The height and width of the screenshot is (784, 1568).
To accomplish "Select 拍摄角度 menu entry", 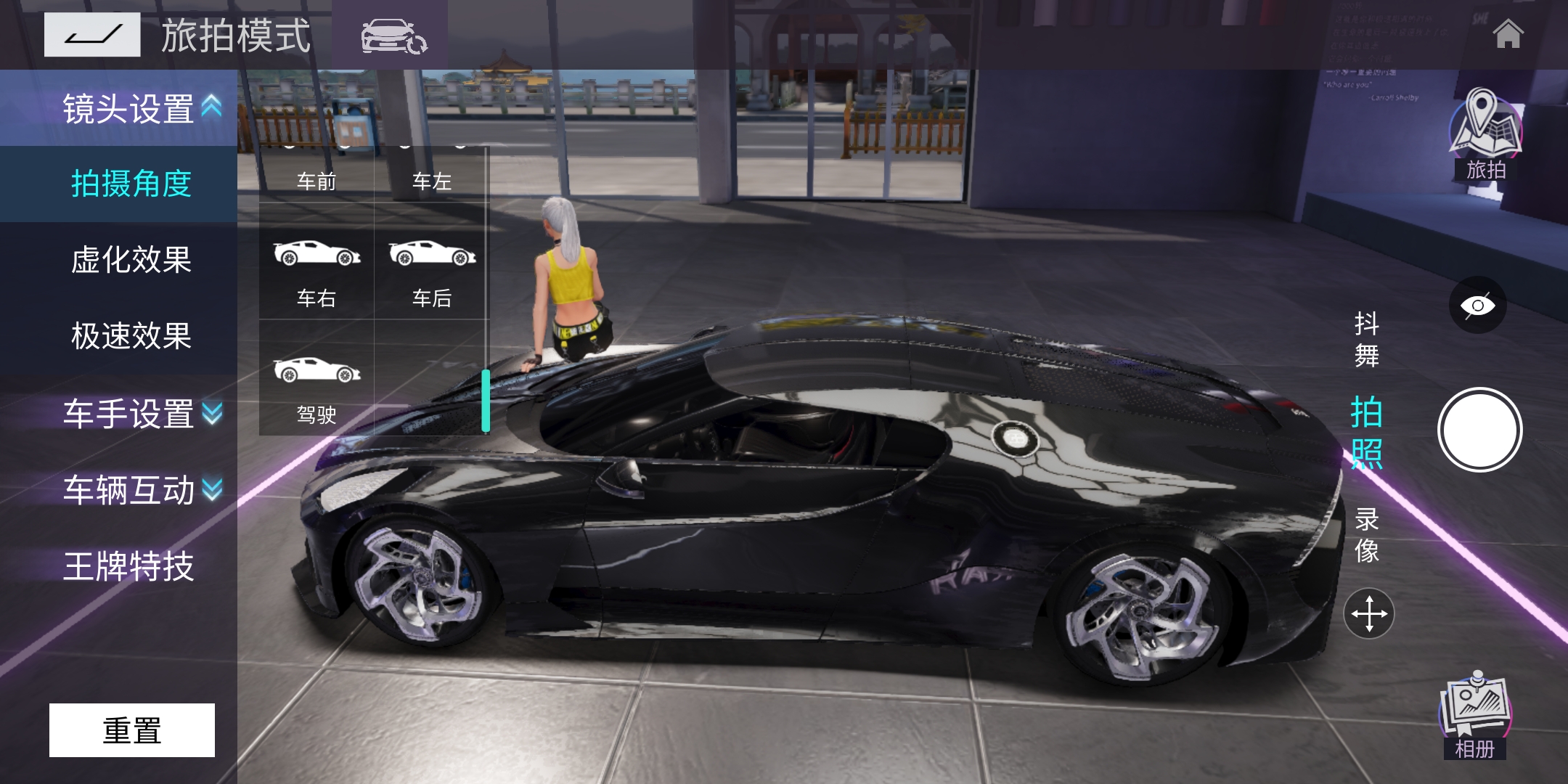I will (x=131, y=184).
